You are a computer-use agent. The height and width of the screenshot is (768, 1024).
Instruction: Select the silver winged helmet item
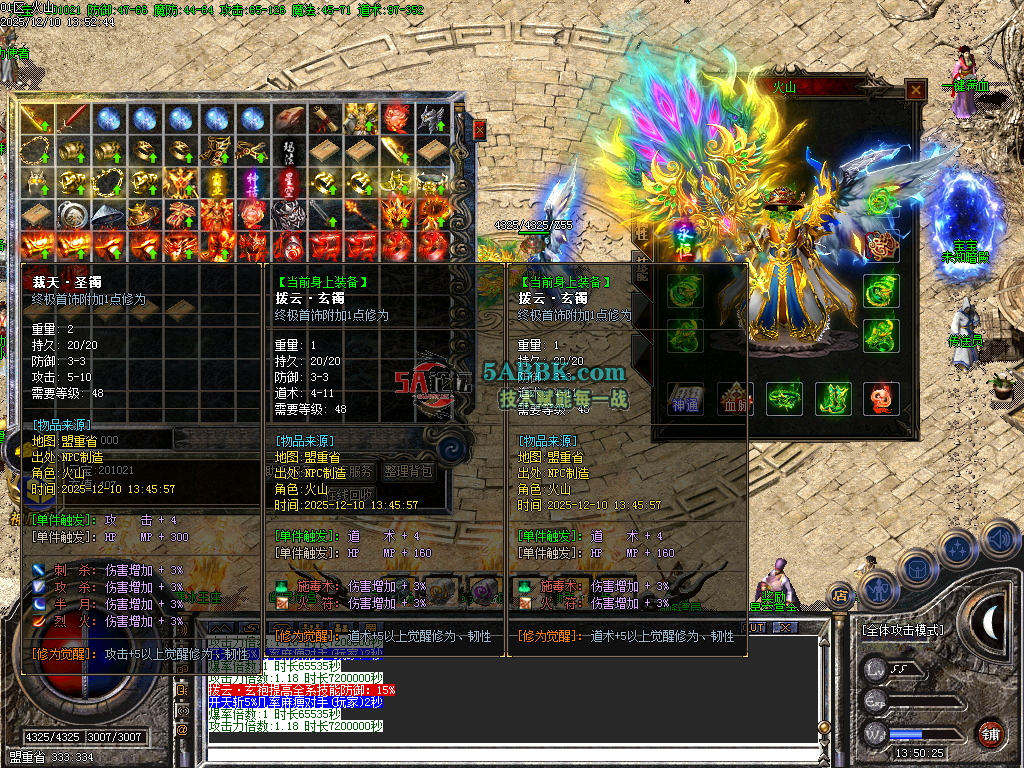pyautogui.click(x=432, y=119)
